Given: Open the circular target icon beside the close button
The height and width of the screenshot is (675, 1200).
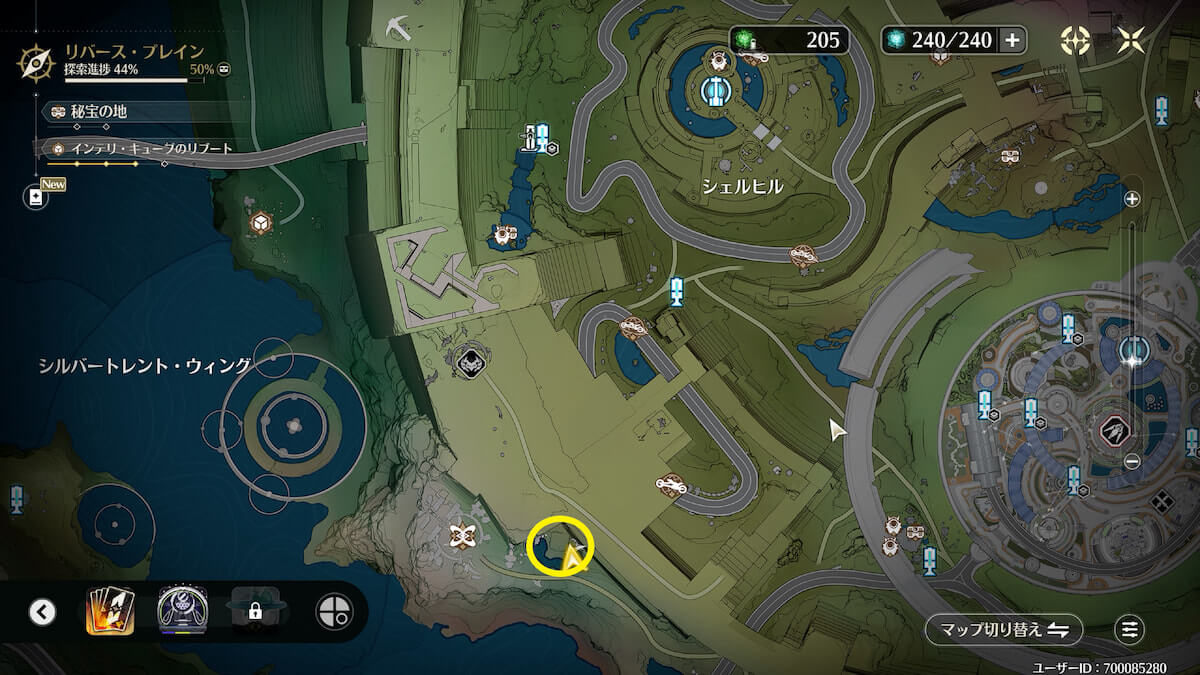Looking at the screenshot, I should pos(1075,40).
